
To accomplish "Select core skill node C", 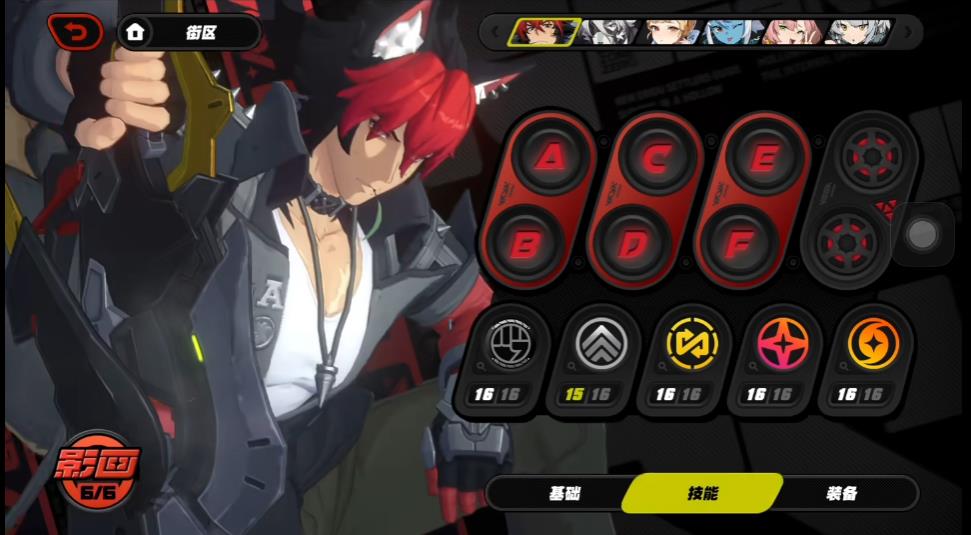I will point(657,158).
